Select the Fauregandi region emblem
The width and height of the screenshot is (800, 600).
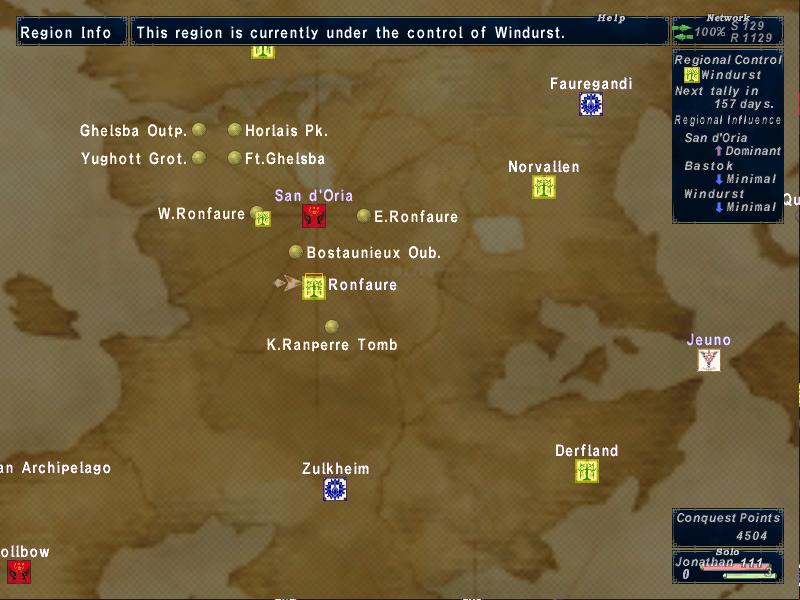pos(591,104)
